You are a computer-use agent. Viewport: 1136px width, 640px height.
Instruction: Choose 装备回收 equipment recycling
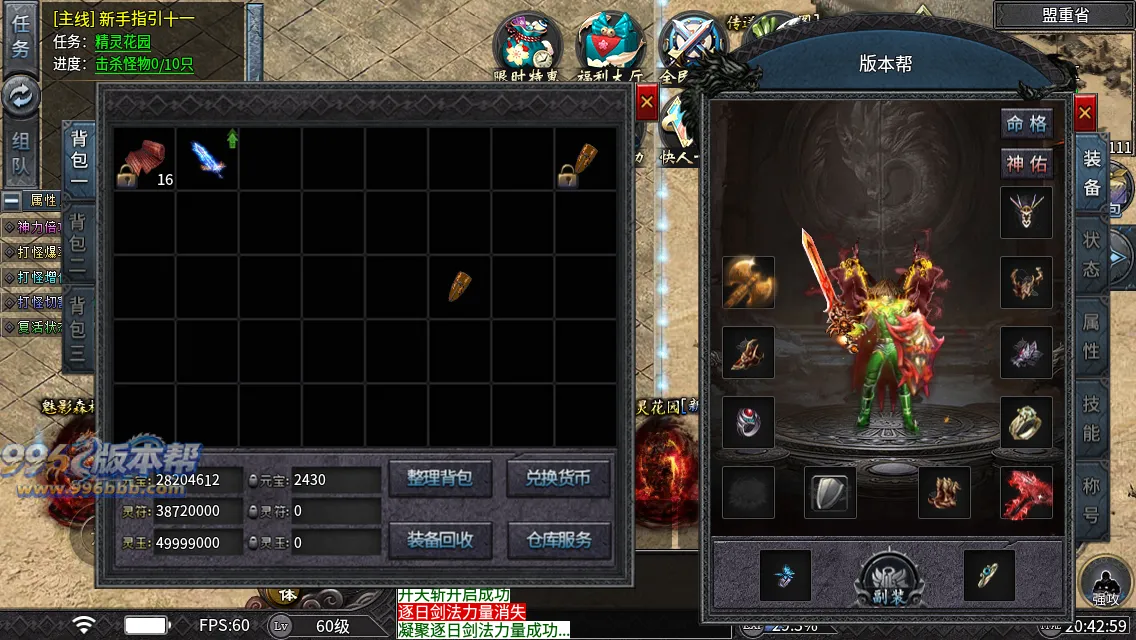(440, 540)
